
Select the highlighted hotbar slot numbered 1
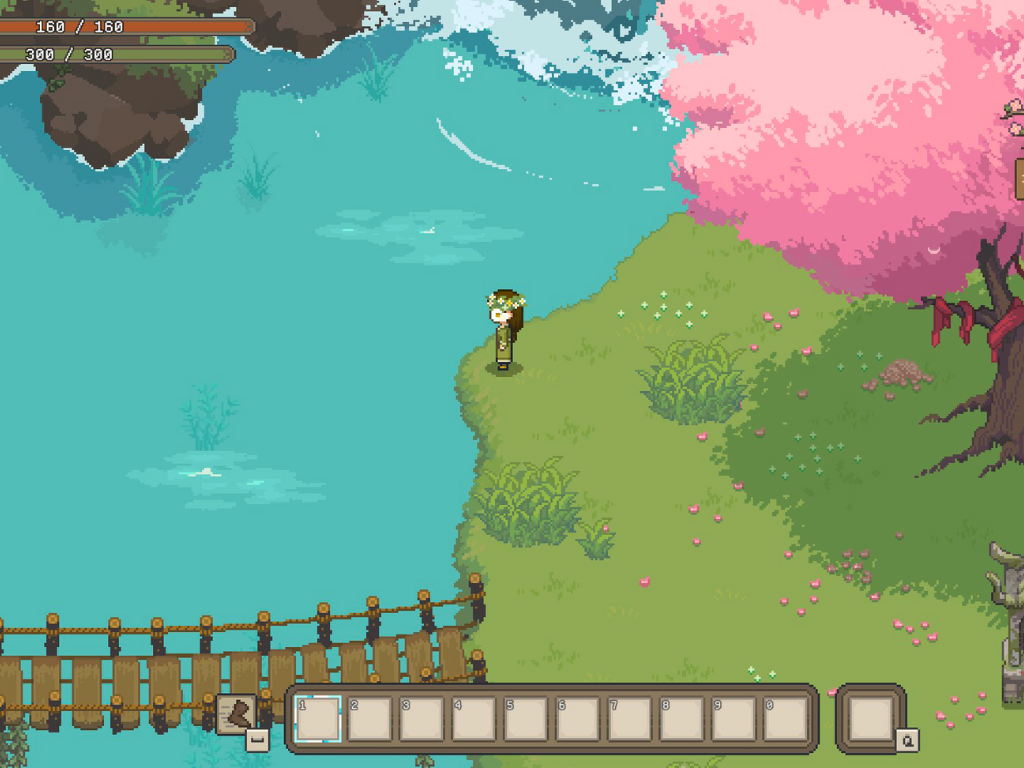pyautogui.click(x=318, y=718)
